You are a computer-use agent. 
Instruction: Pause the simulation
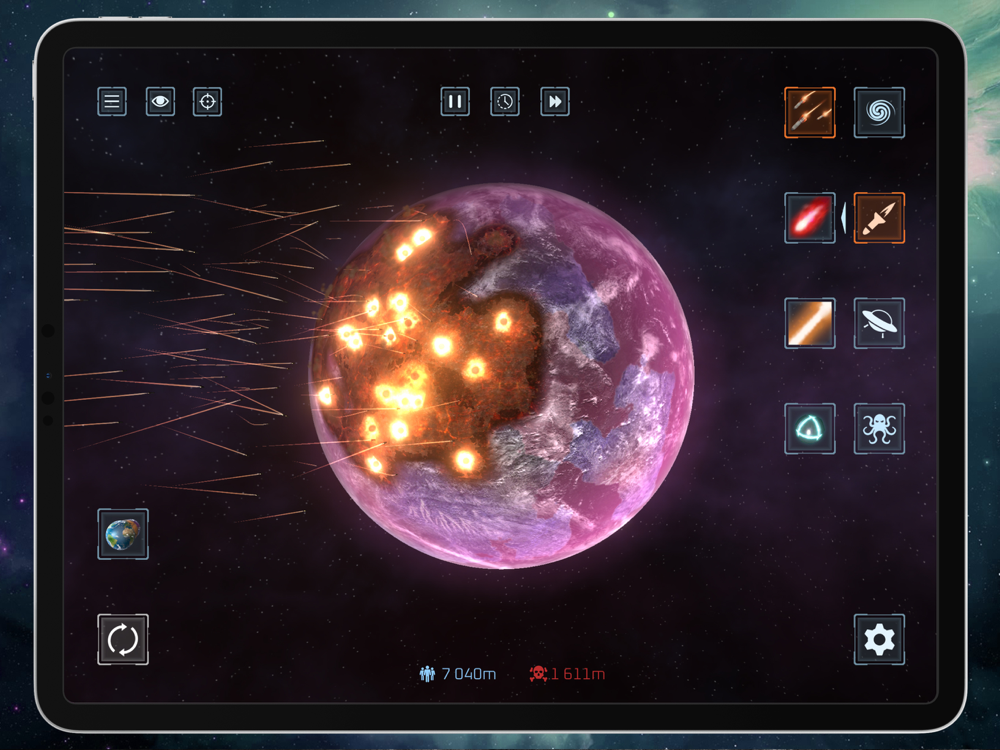click(455, 101)
